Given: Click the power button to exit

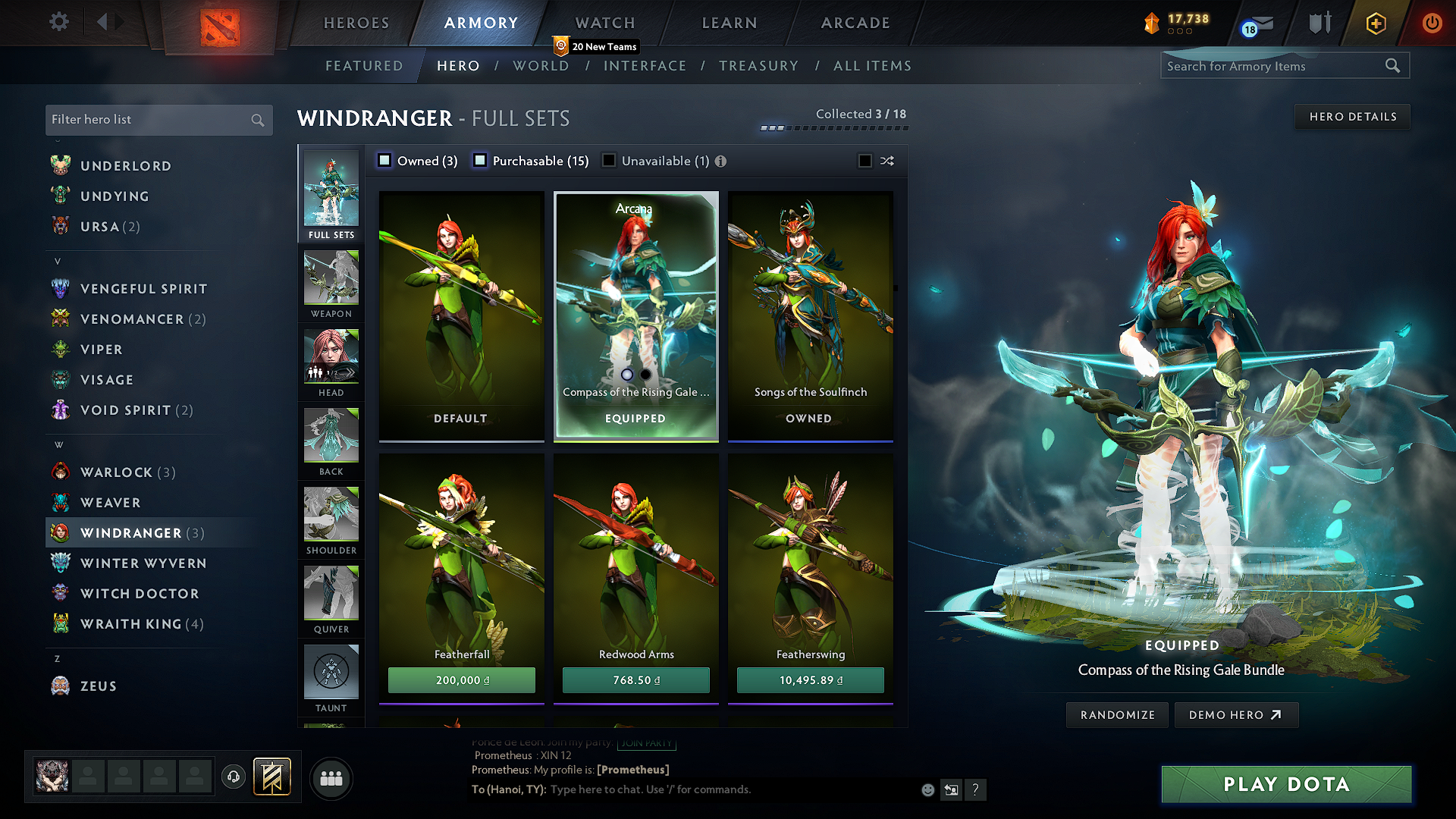Looking at the screenshot, I should (x=1432, y=24).
